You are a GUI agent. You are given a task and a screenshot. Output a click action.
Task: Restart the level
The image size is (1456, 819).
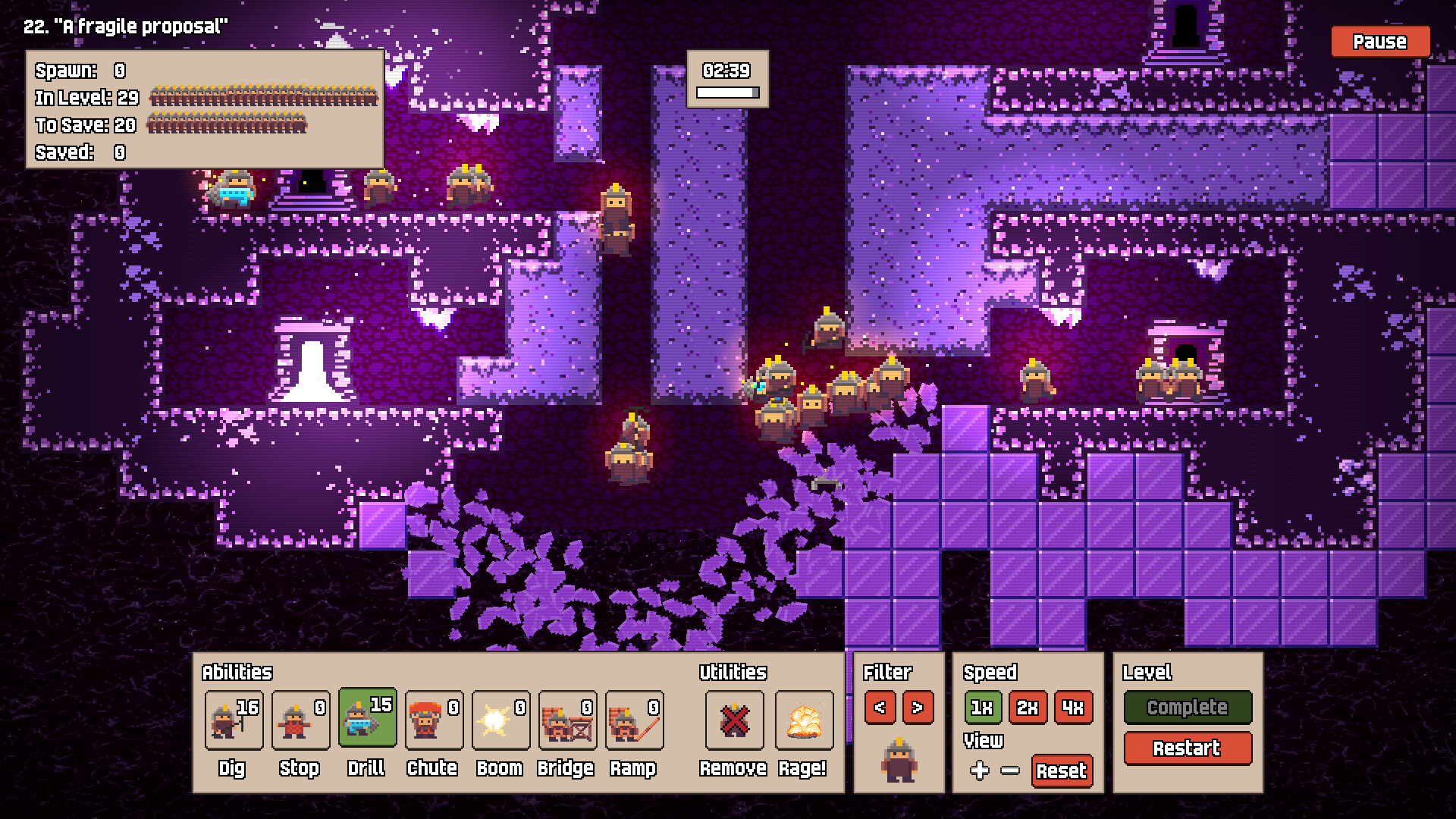(1187, 748)
